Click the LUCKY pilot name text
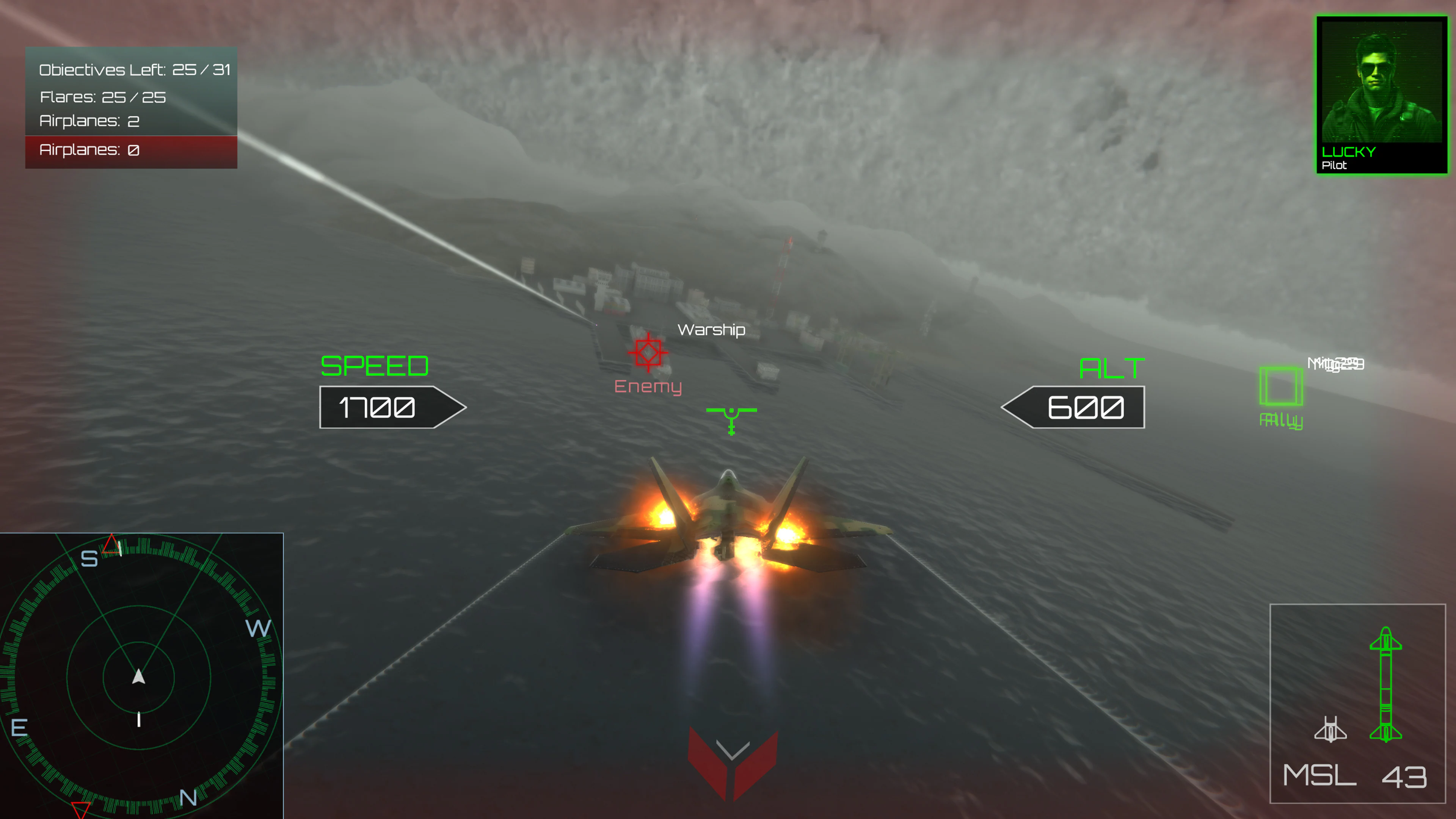The image size is (1456, 819). tap(1348, 151)
